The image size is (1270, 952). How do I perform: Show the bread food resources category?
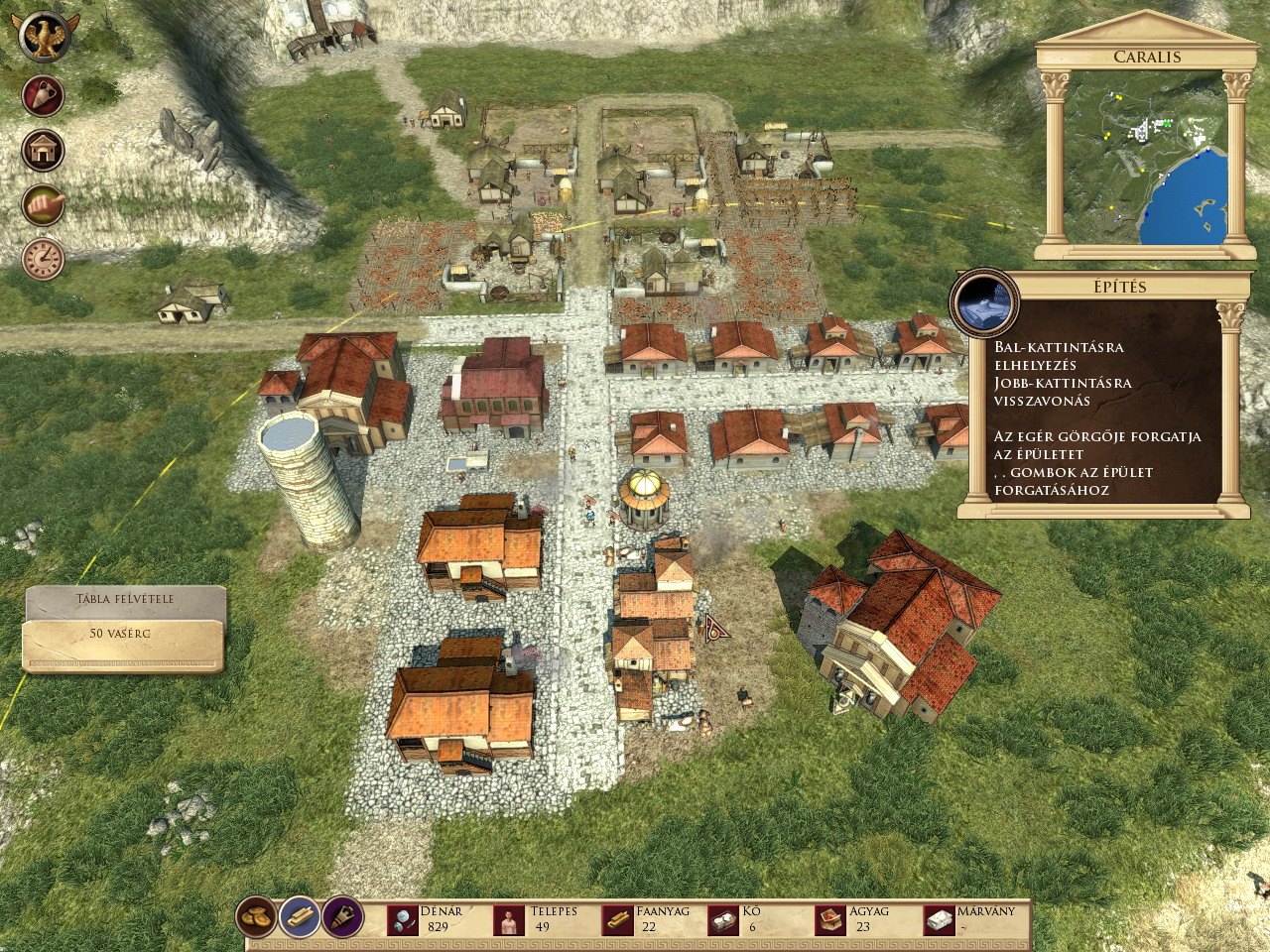click(x=257, y=917)
